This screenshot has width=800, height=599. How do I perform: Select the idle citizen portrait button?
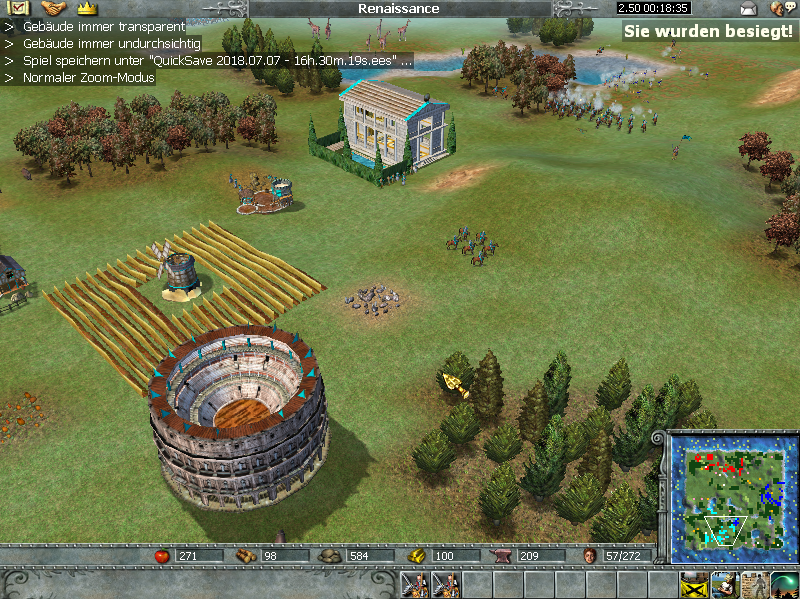(724, 584)
